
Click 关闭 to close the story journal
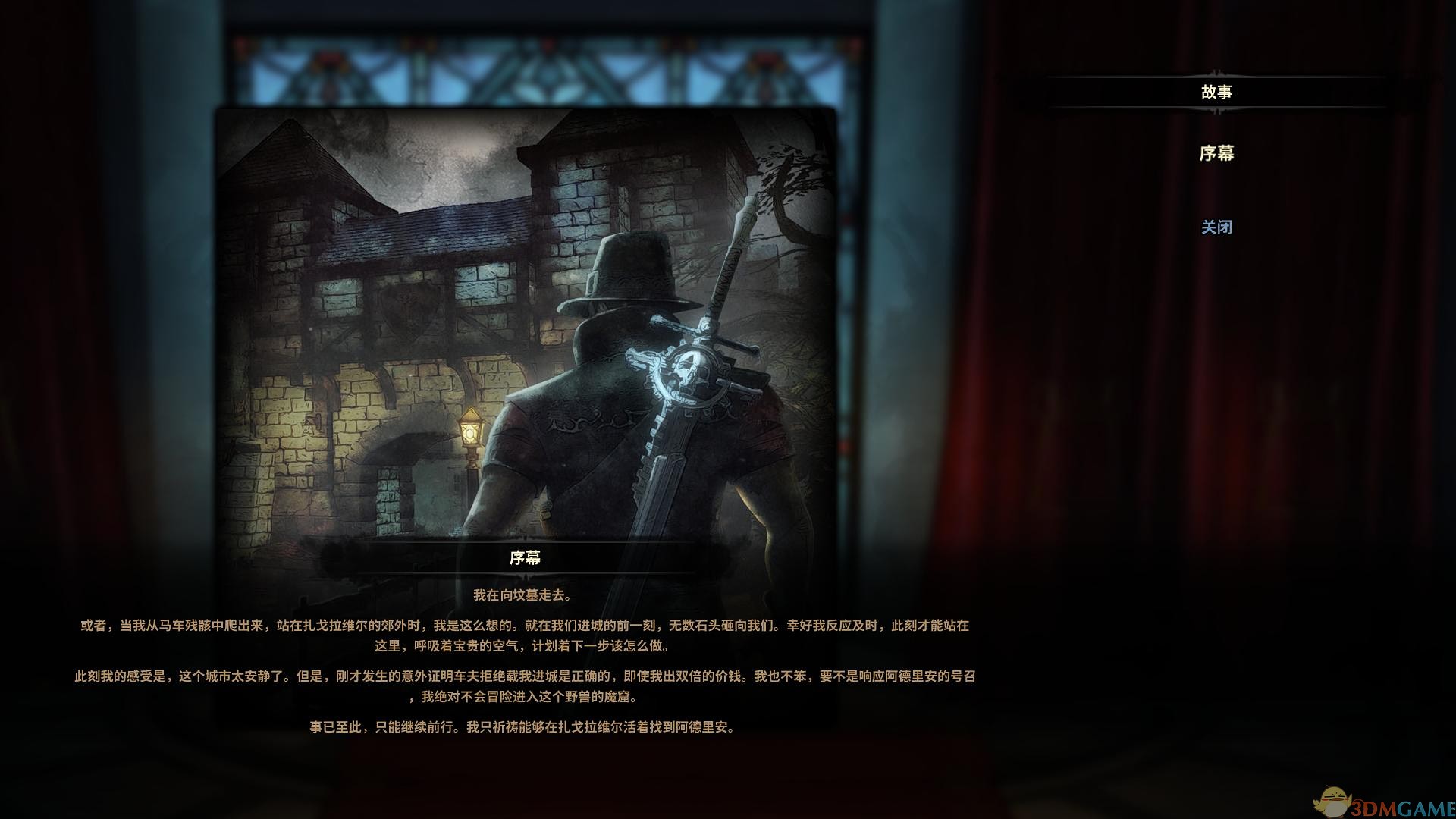point(1216,227)
